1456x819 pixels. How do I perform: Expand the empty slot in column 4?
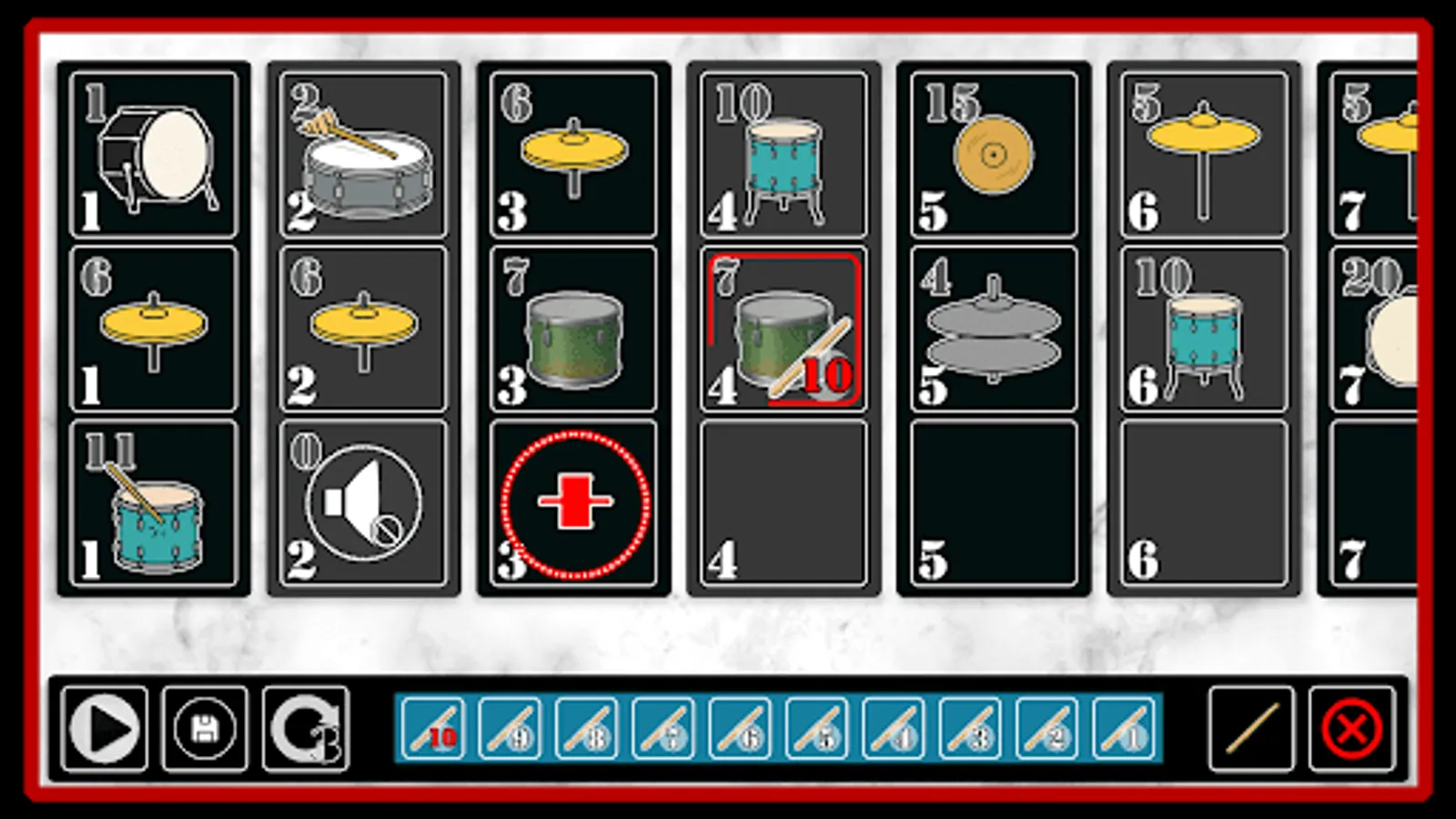click(783, 500)
